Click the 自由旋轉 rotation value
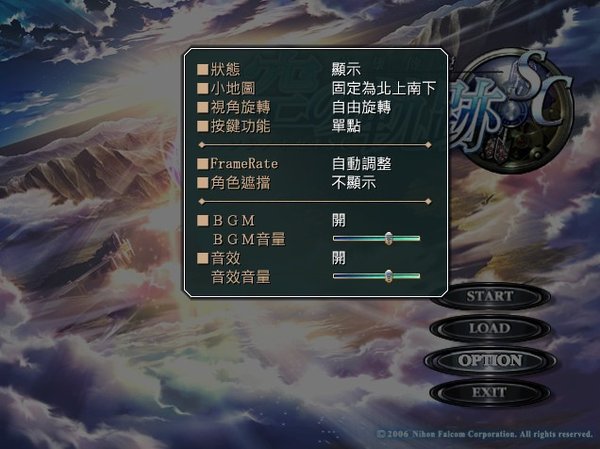 tap(361, 108)
